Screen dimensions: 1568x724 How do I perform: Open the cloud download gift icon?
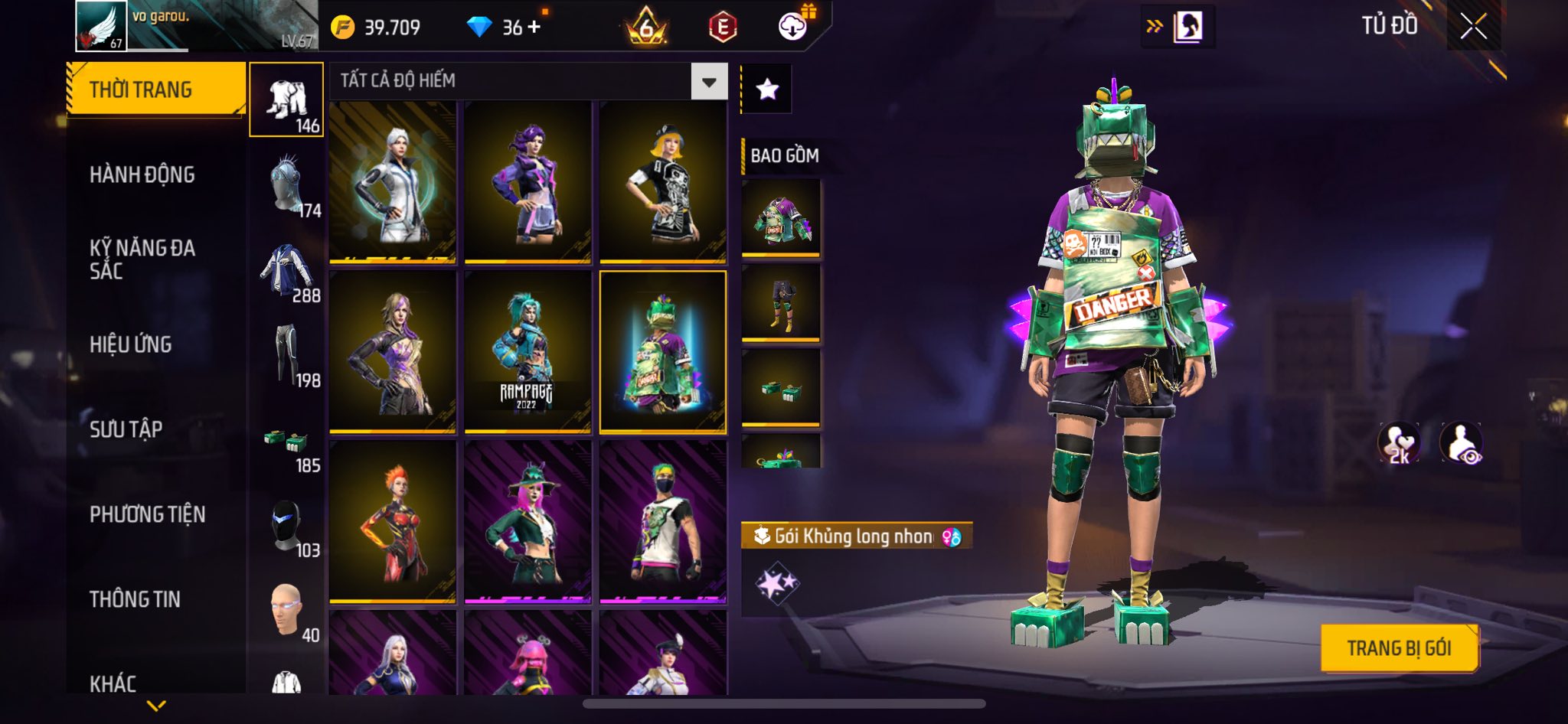click(x=793, y=27)
